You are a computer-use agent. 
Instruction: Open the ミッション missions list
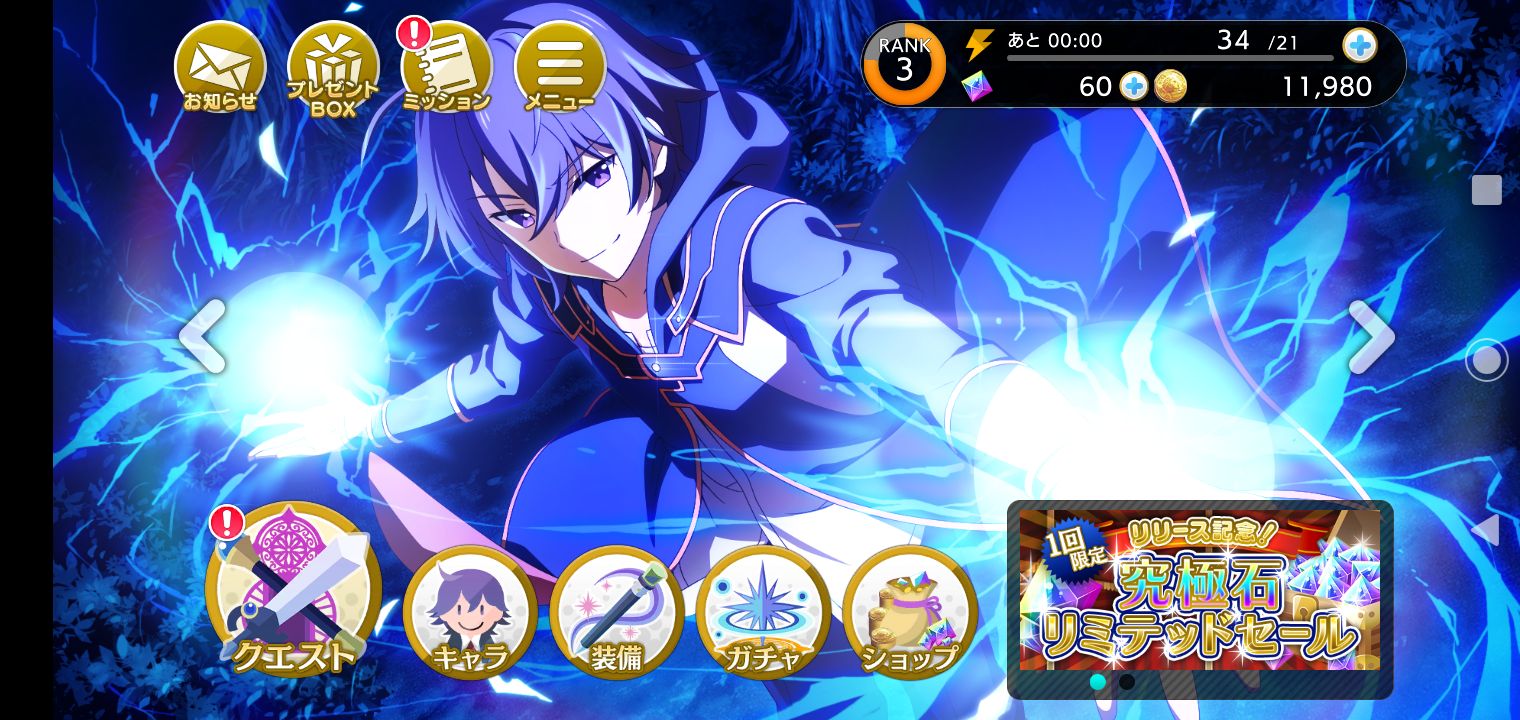[446, 69]
